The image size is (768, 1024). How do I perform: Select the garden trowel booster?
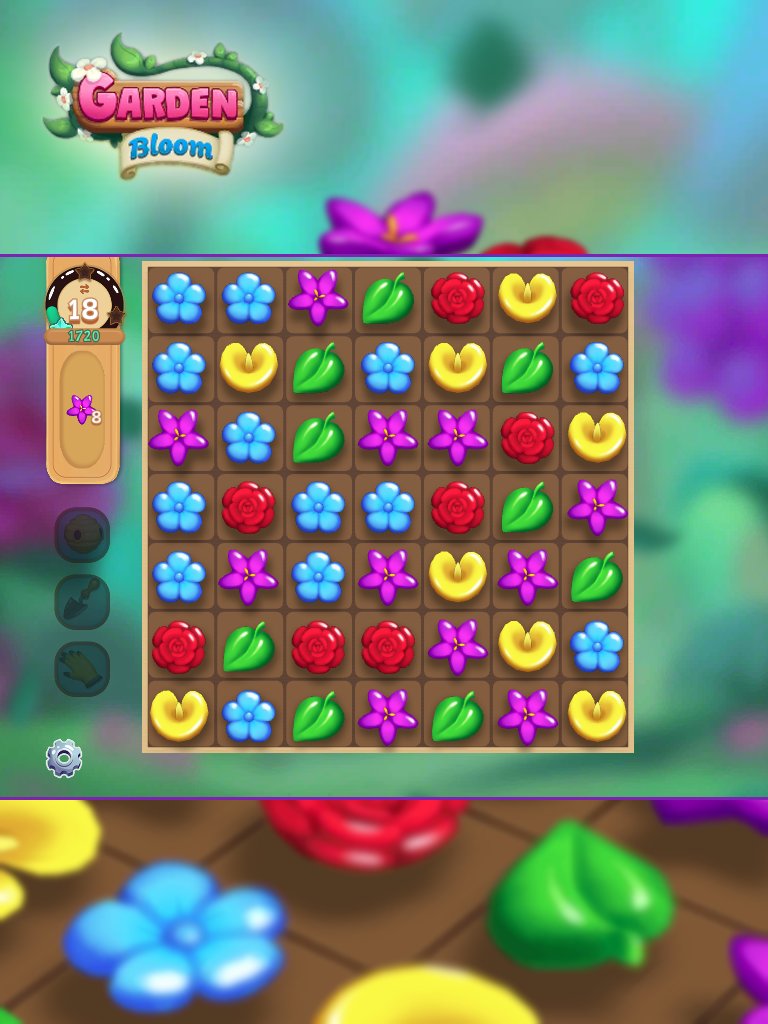[x=82, y=602]
